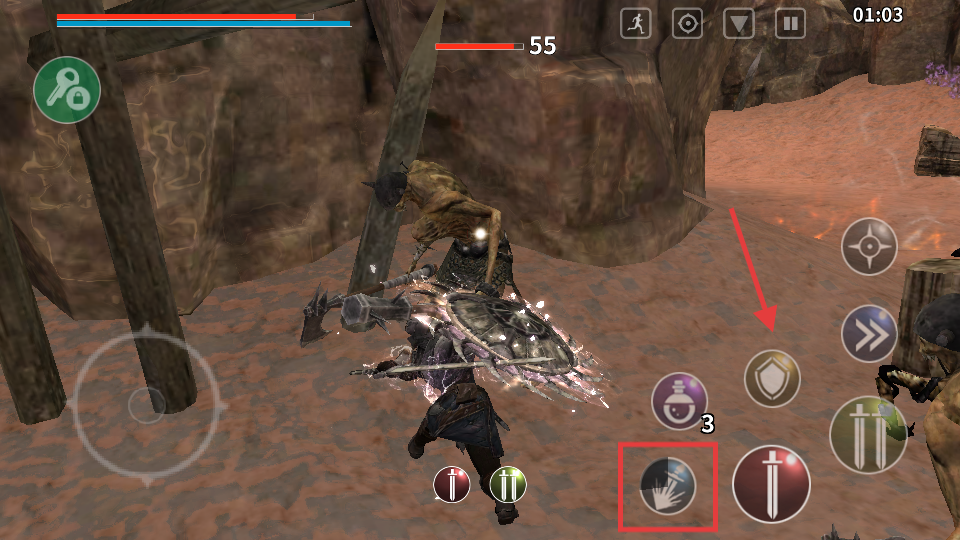The image size is (960, 540).
Task: Select the small red single-sword stance icon
Action: 452,485
